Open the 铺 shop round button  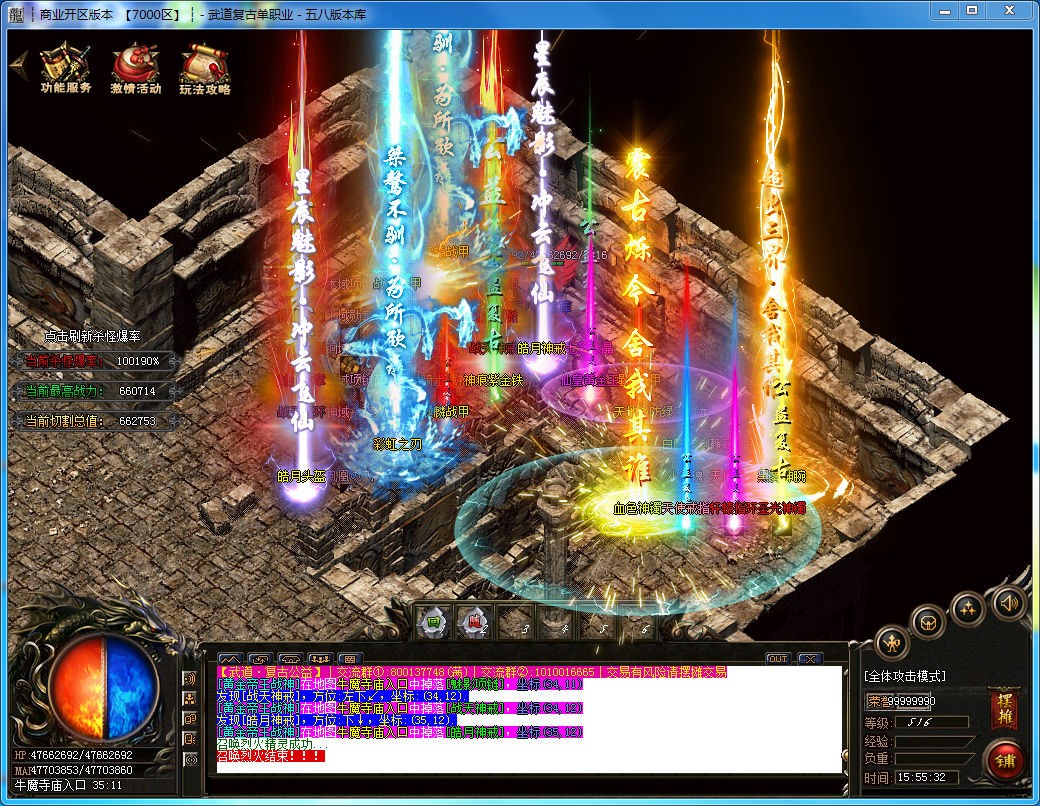tap(1003, 761)
